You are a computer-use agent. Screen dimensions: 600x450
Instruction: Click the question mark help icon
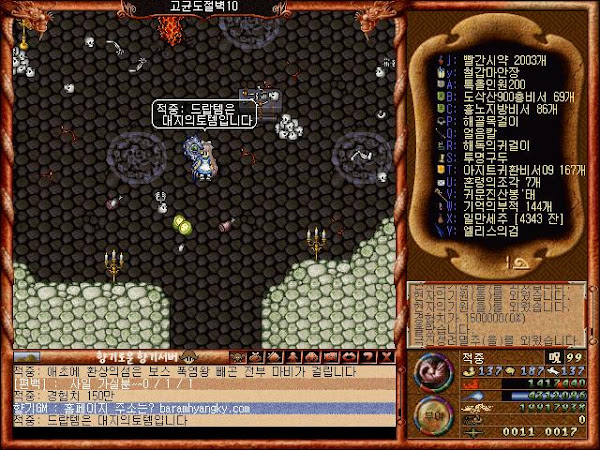point(370,356)
